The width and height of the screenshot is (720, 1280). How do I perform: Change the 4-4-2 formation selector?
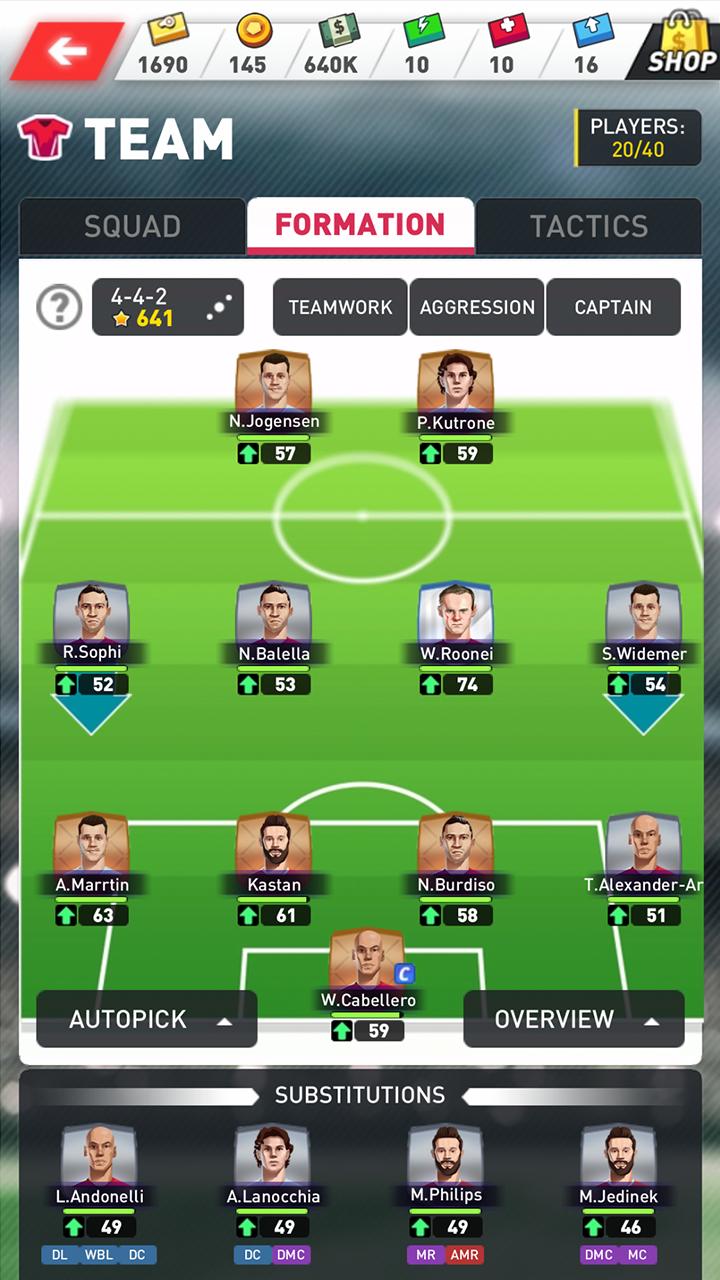(x=168, y=307)
